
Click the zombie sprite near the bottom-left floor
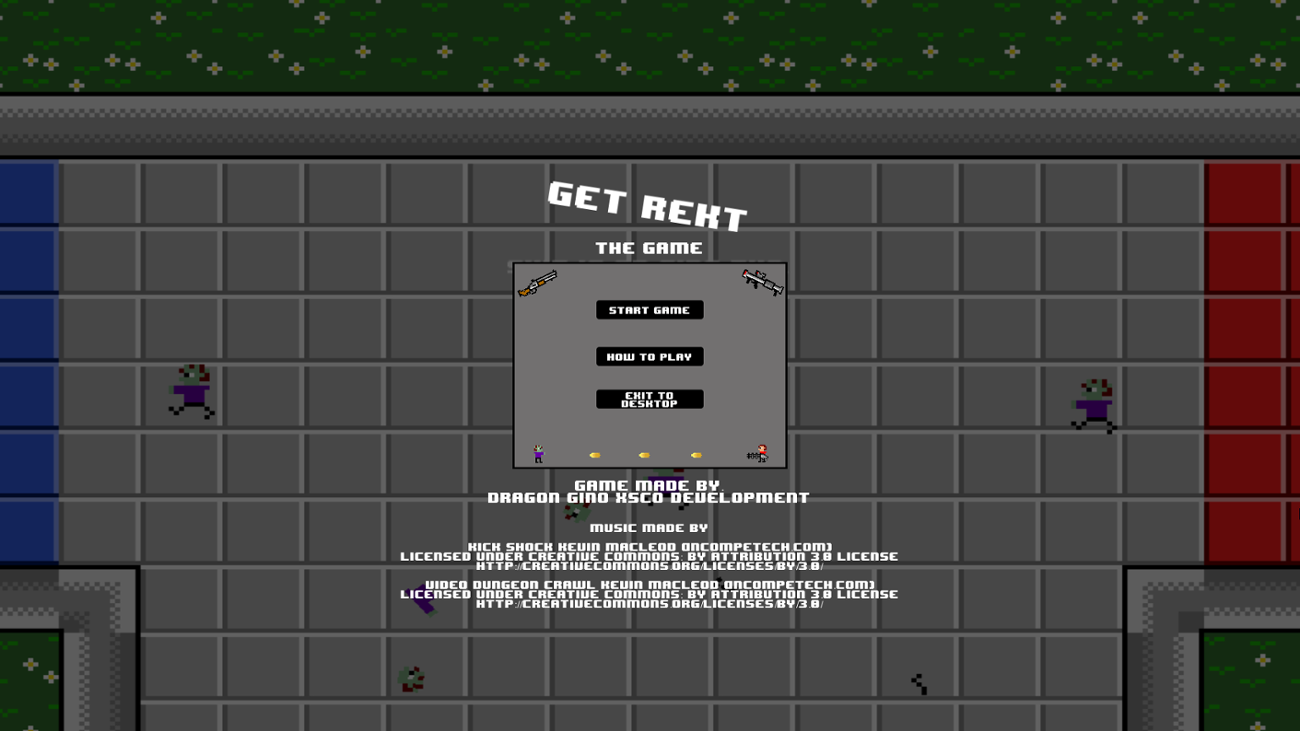(x=410, y=678)
